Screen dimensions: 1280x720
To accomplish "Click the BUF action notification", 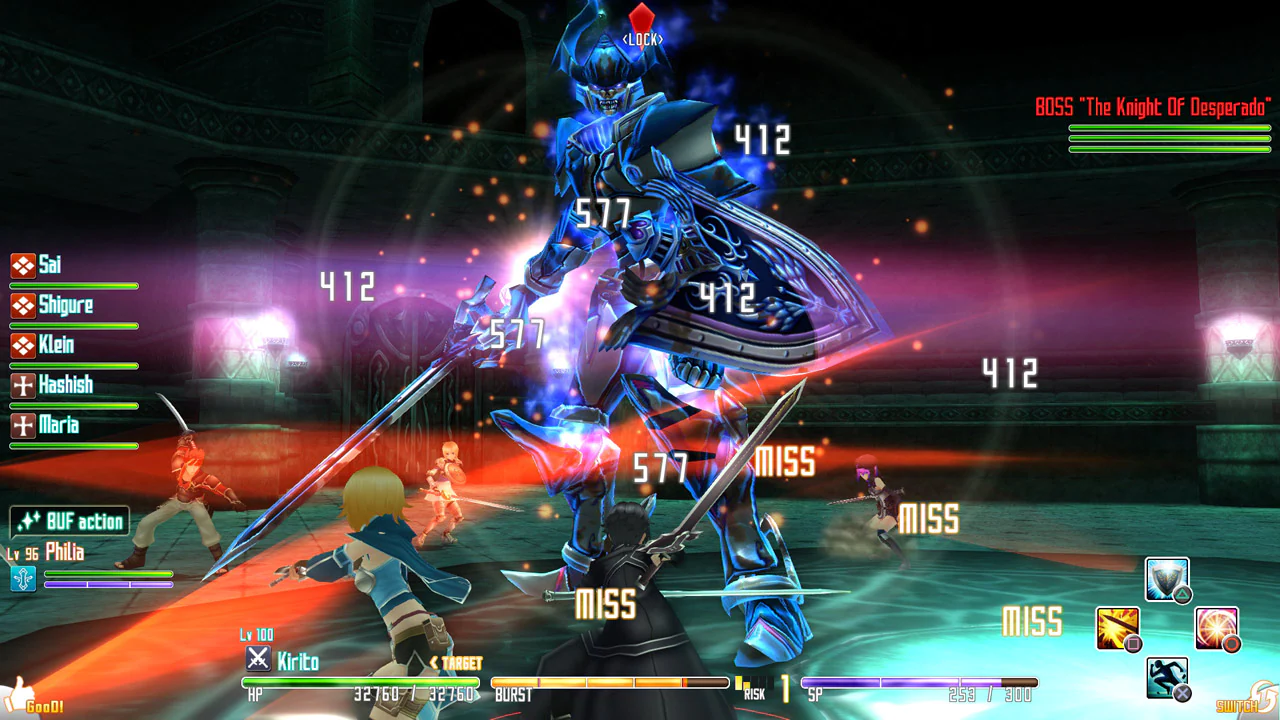I will coord(70,521).
